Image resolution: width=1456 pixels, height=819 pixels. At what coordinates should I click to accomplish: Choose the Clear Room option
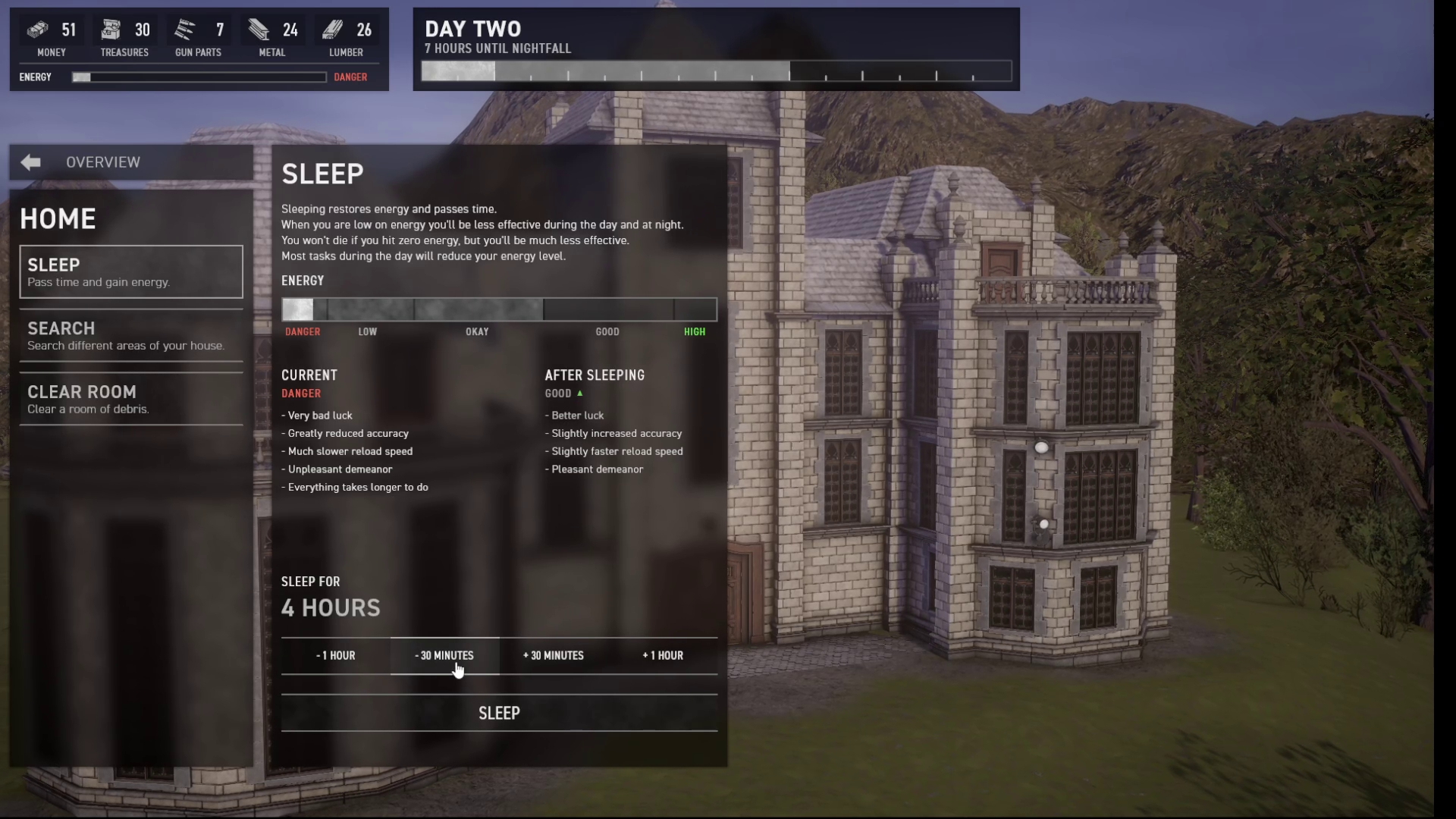point(130,399)
